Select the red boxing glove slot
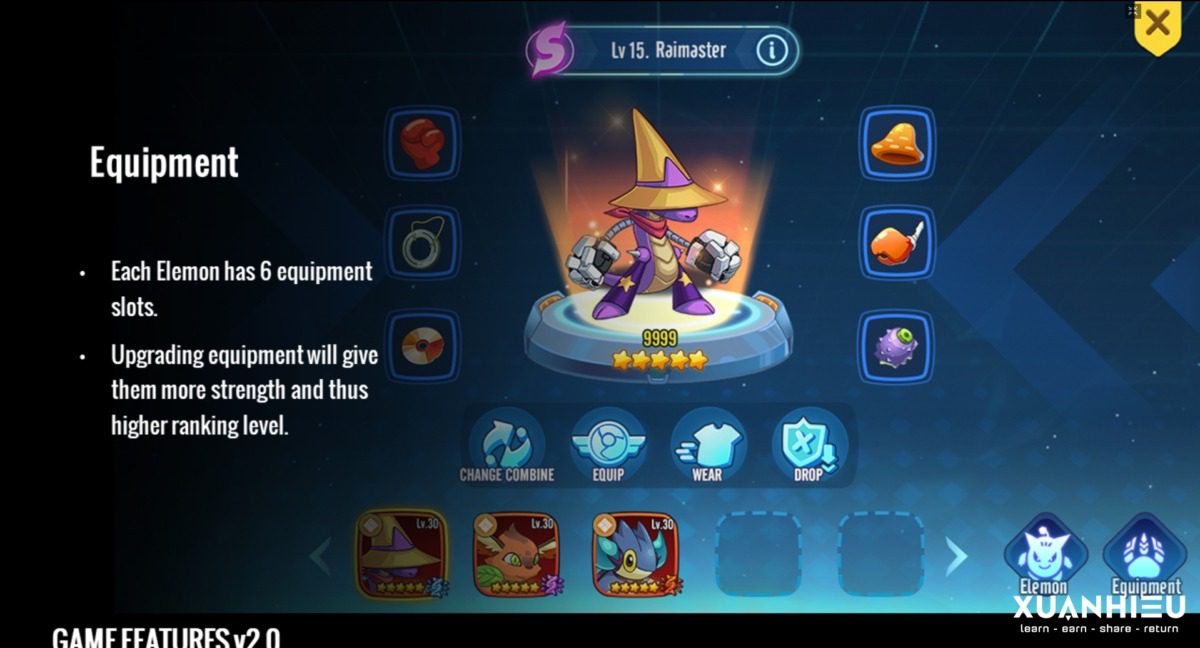 click(422, 145)
